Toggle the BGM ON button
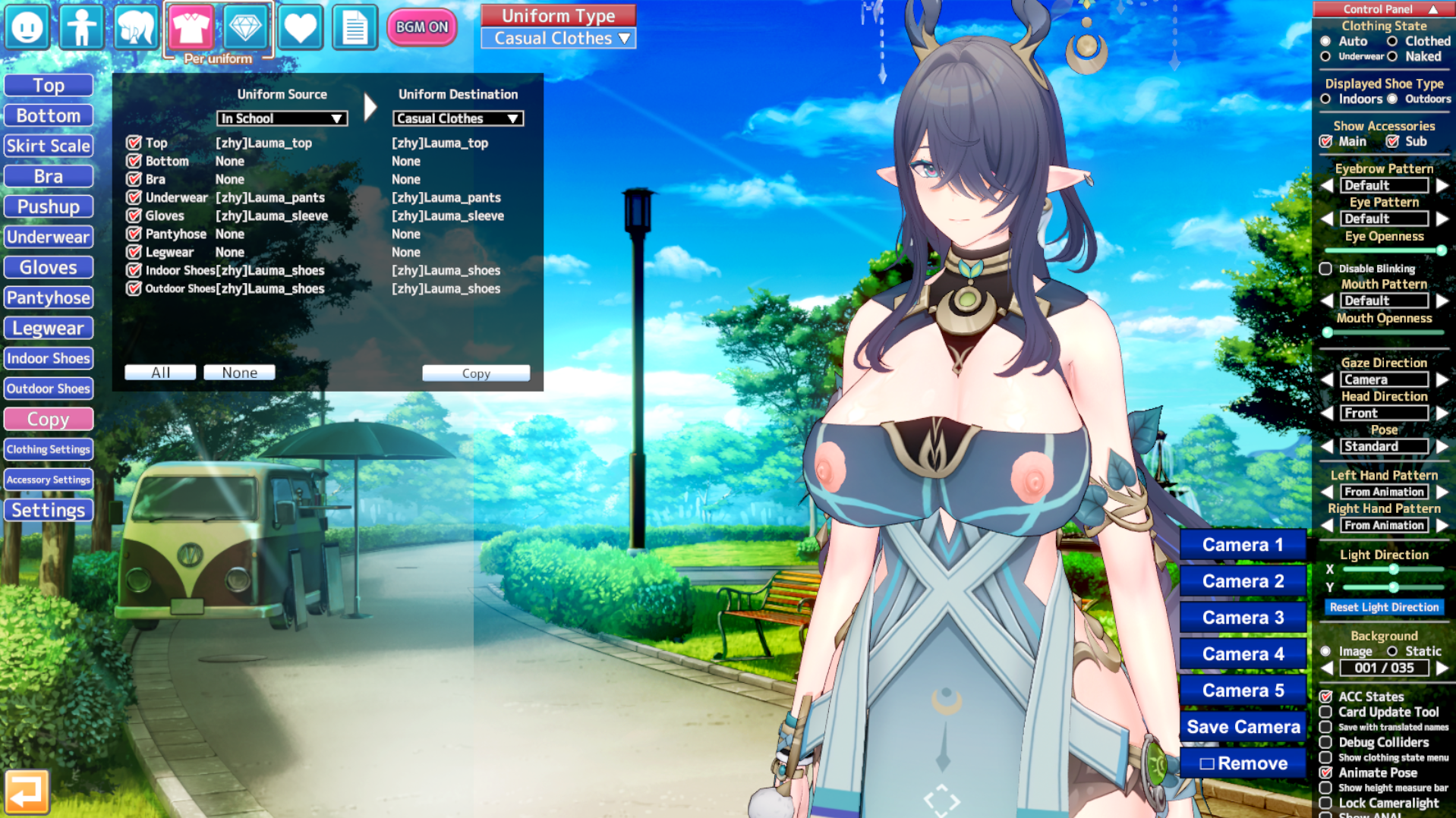 click(x=421, y=27)
